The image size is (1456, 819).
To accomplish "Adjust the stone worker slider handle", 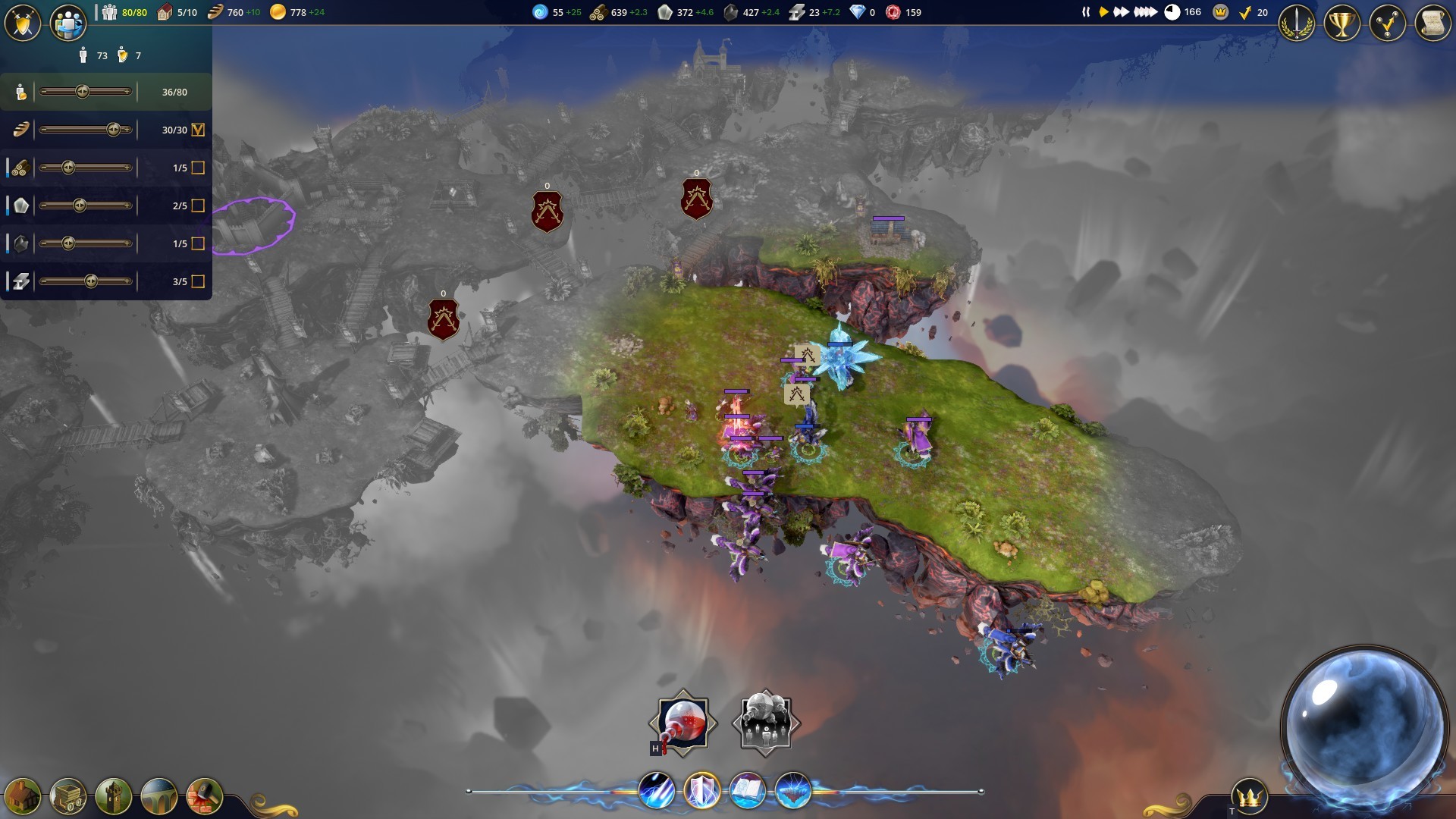I will [x=80, y=206].
